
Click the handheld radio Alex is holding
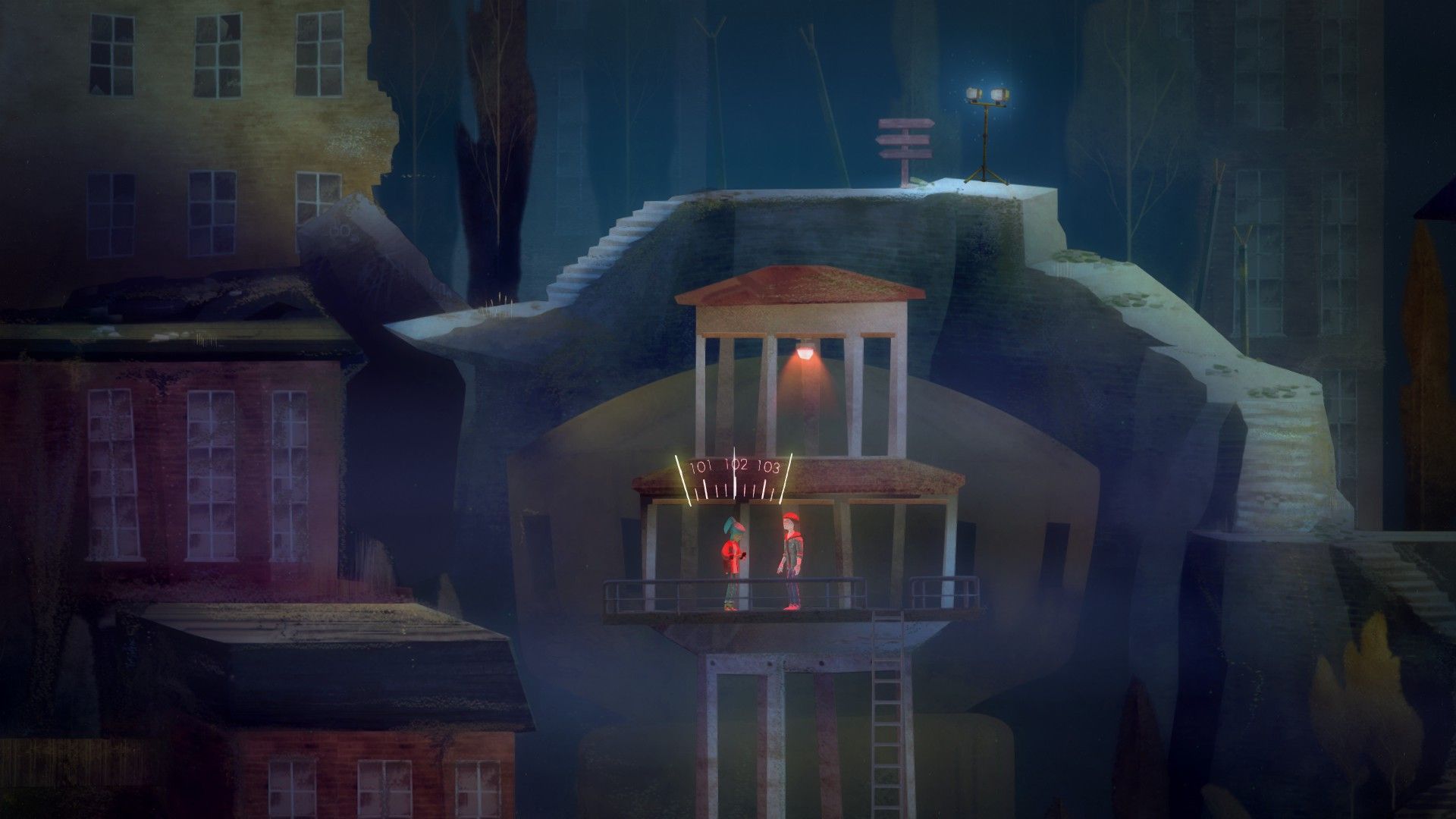(743, 556)
